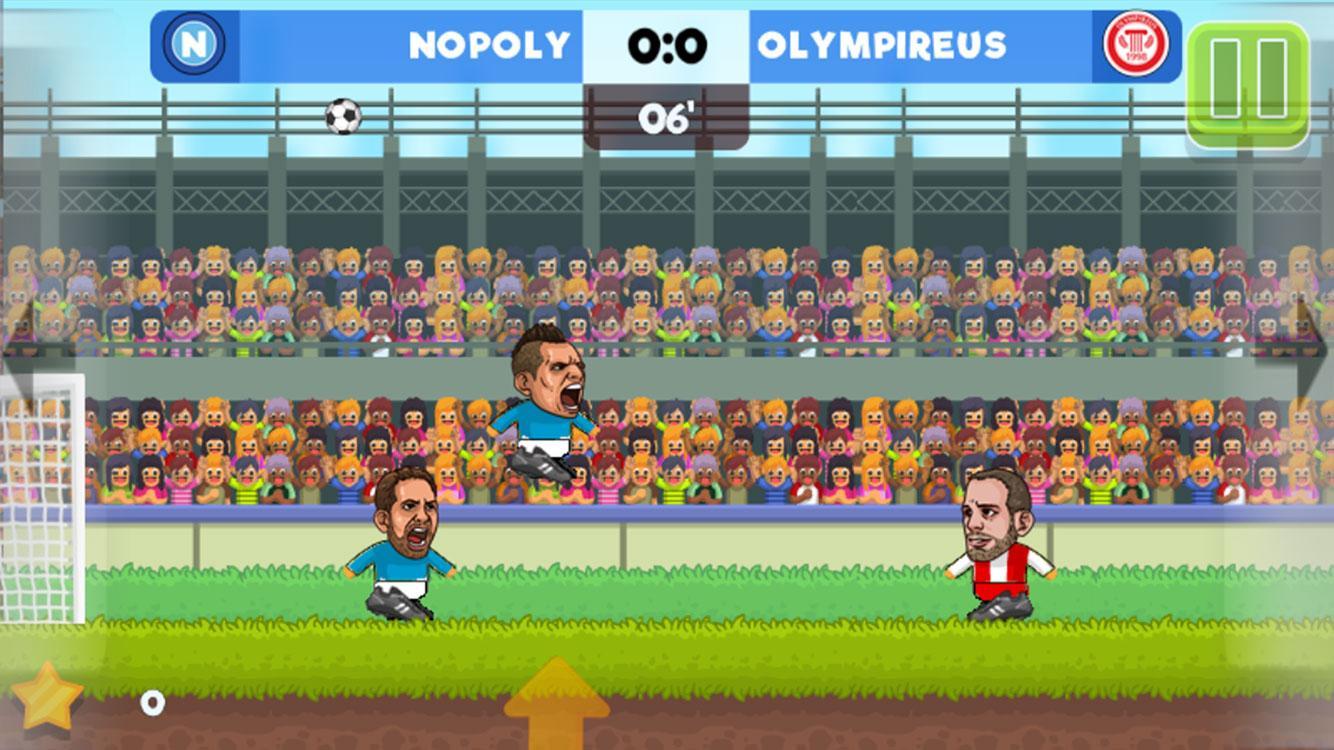
Task: Click the soccer ball near the scoreboard
Action: (341, 117)
